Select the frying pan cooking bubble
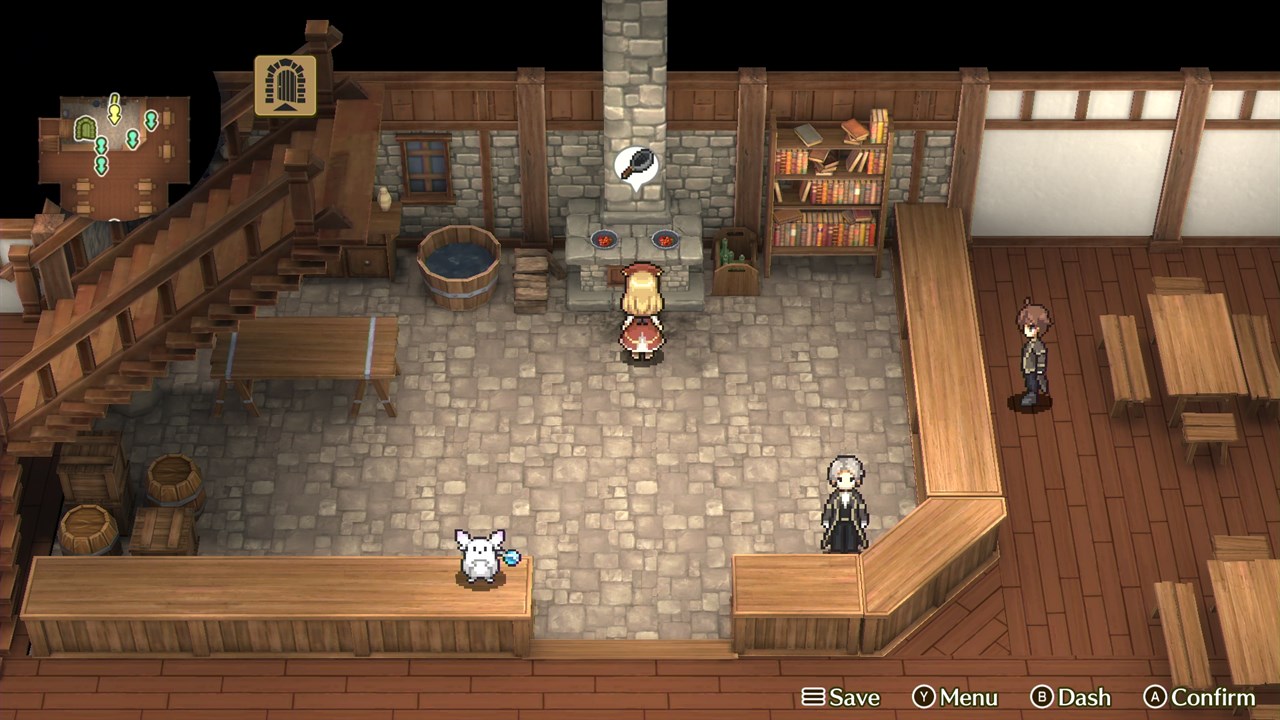The width and height of the screenshot is (1280, 720). [x=636, y=166]
